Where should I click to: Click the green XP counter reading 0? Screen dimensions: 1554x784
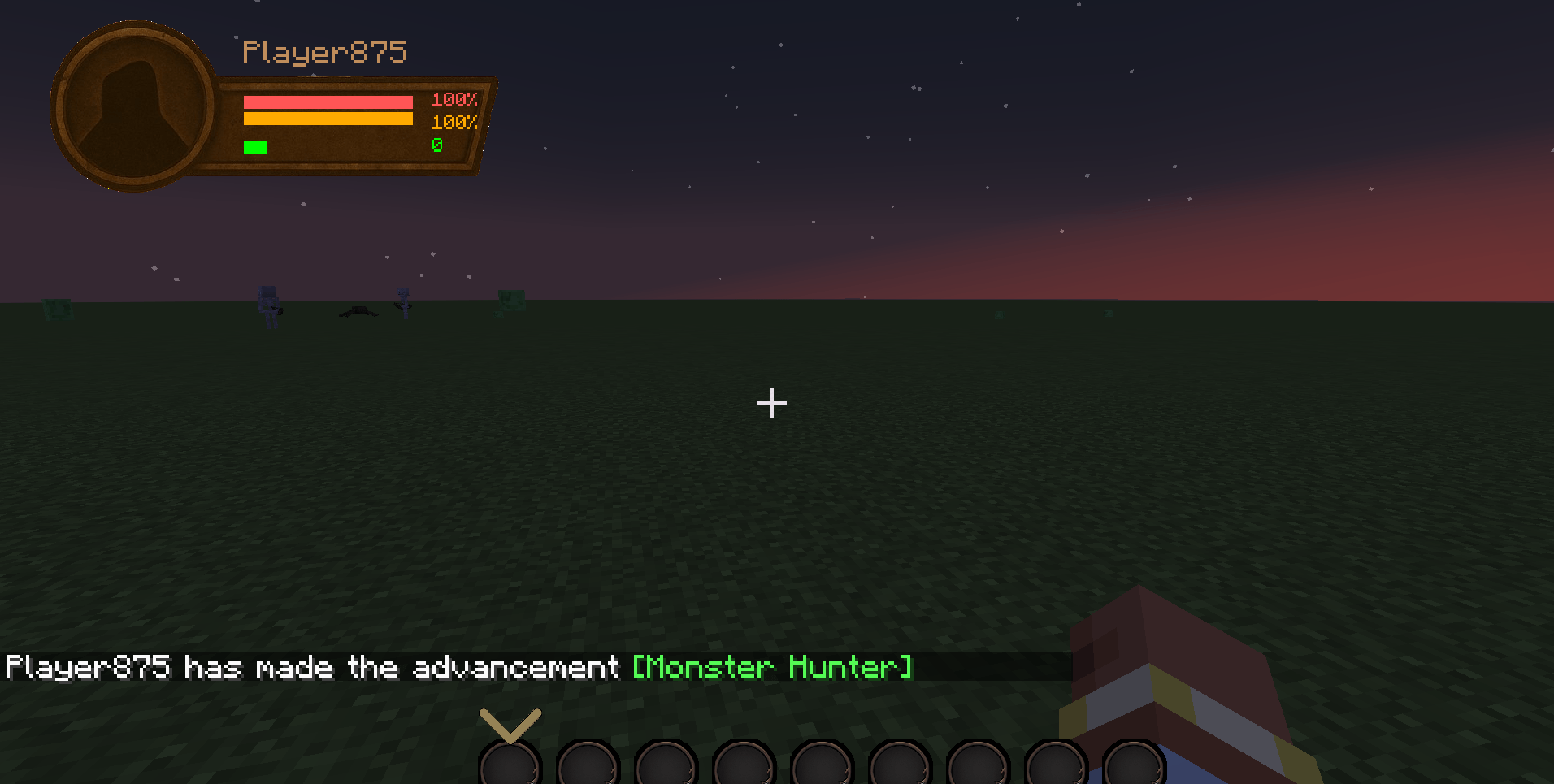click(438, 145)
